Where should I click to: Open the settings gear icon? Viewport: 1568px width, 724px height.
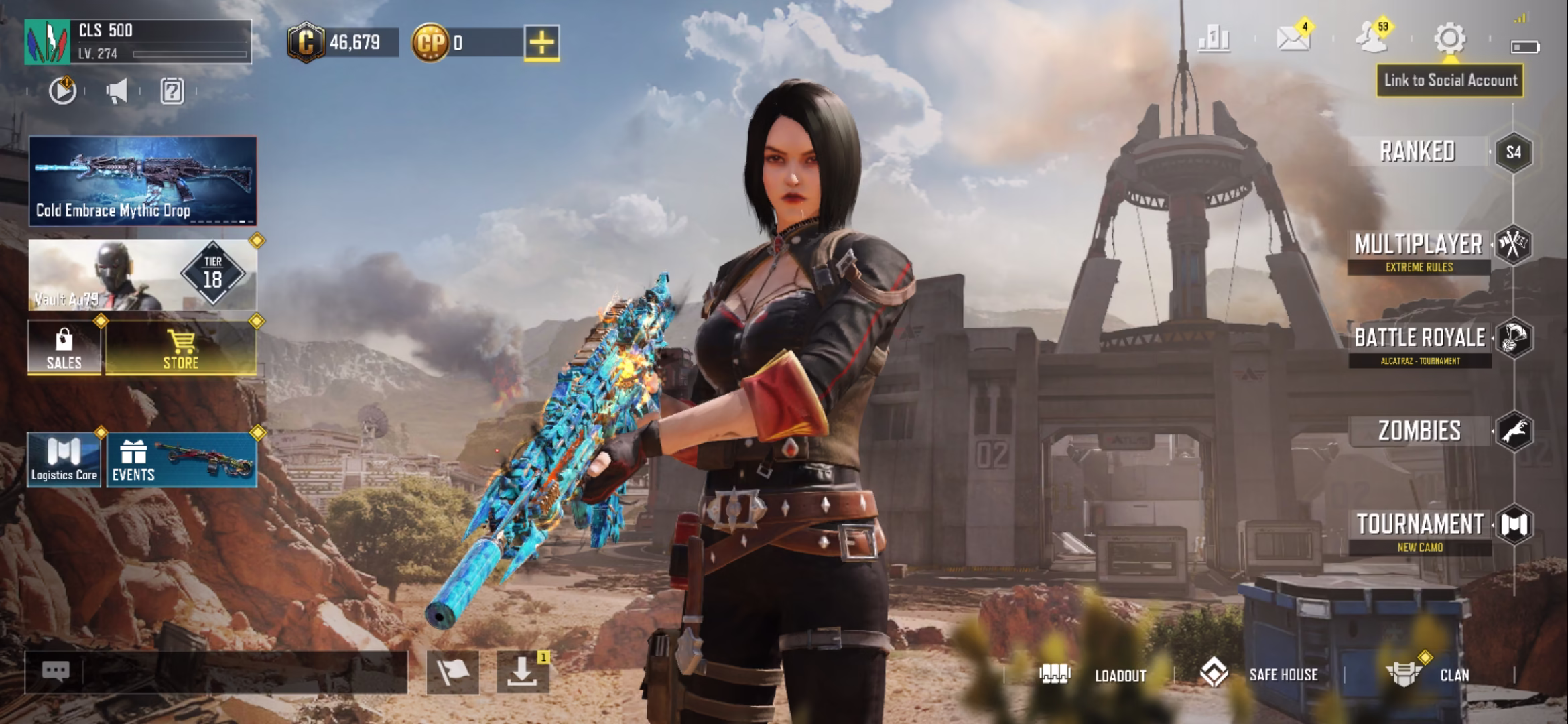(x=1449, y=39)
